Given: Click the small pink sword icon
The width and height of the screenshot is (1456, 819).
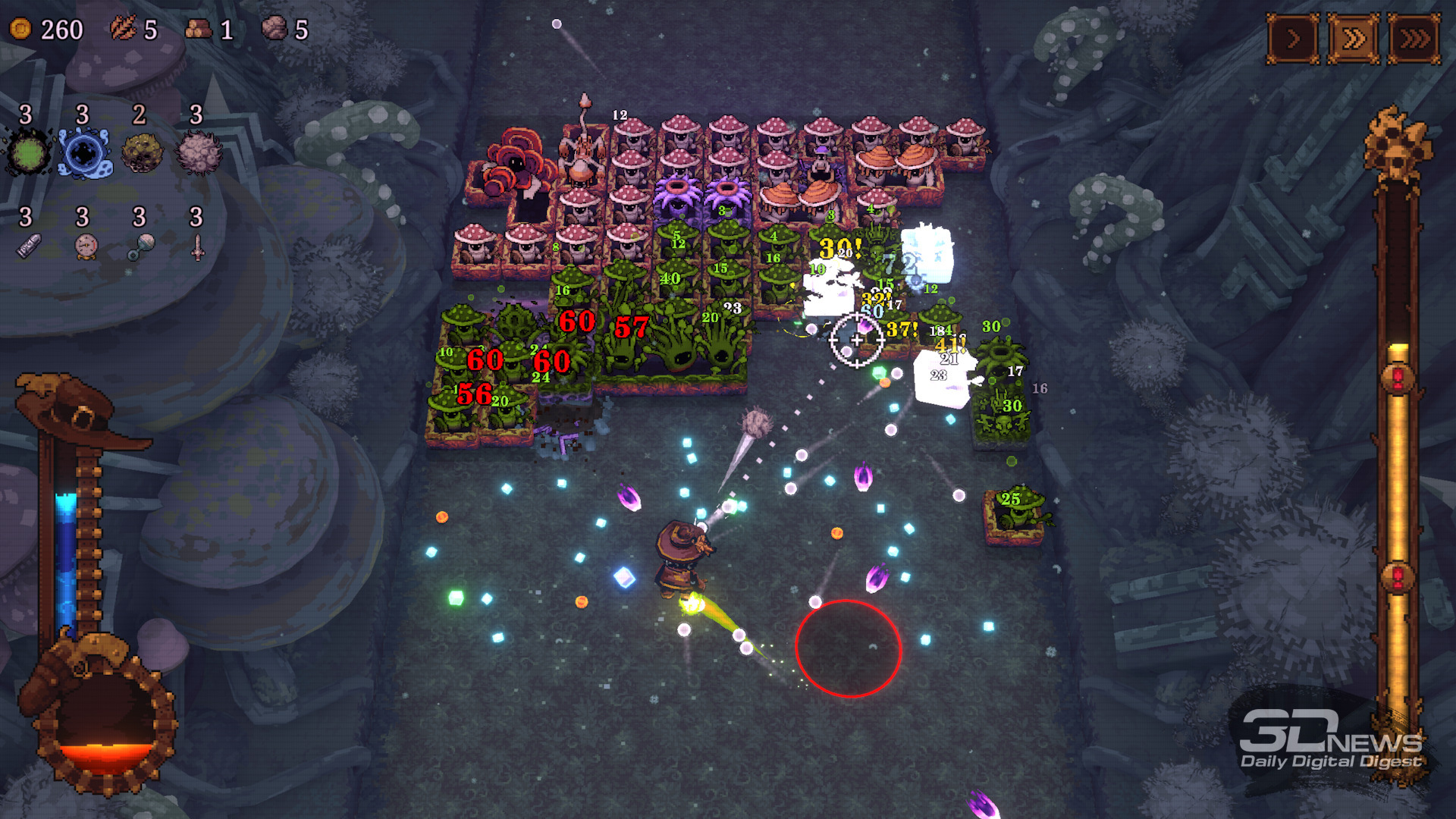Looking at the screenshot, I should point(198,246).
